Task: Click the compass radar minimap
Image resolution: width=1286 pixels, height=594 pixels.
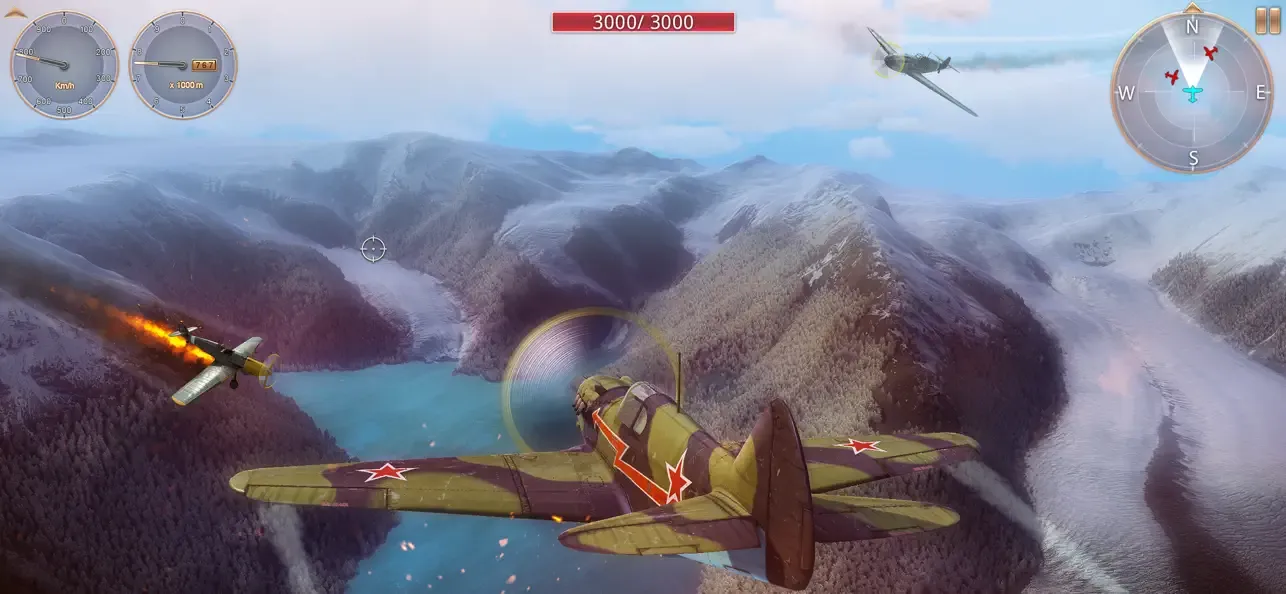Action: 1191,93
